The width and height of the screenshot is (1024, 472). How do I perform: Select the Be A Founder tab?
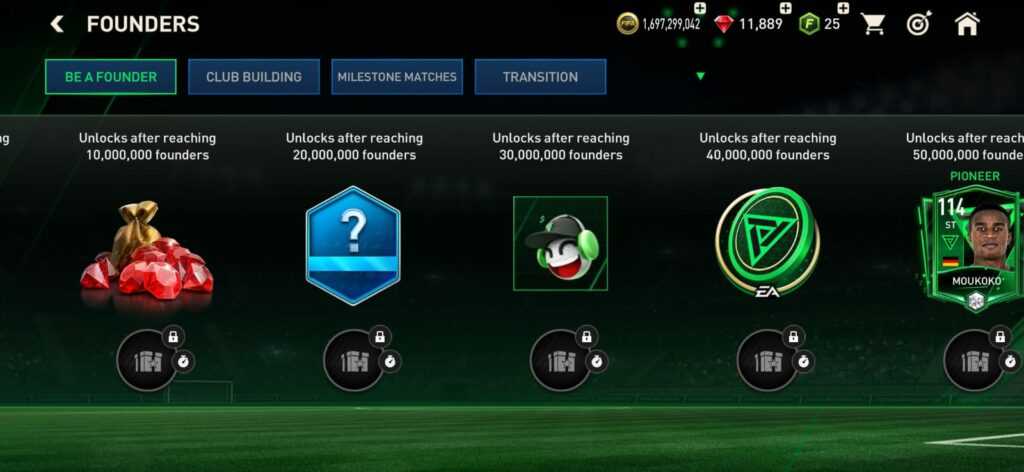click(111, 77)
